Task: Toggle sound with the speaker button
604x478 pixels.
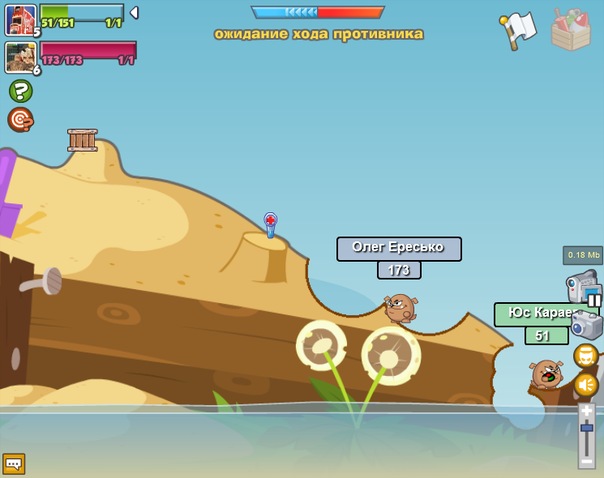Action: [x=585, y=384]
